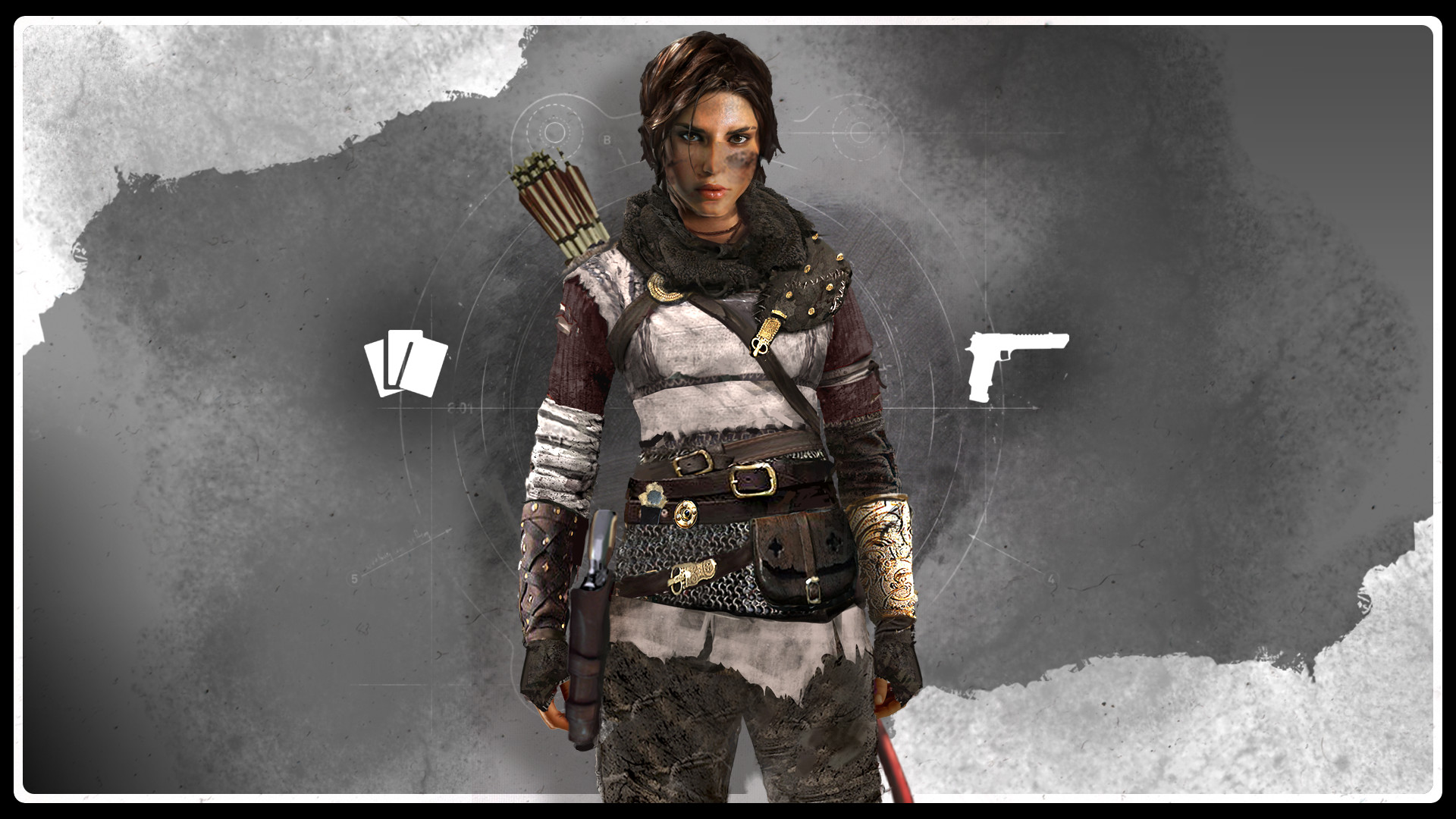Click the serrated slide of the pistol icon

coord(1028,334)
